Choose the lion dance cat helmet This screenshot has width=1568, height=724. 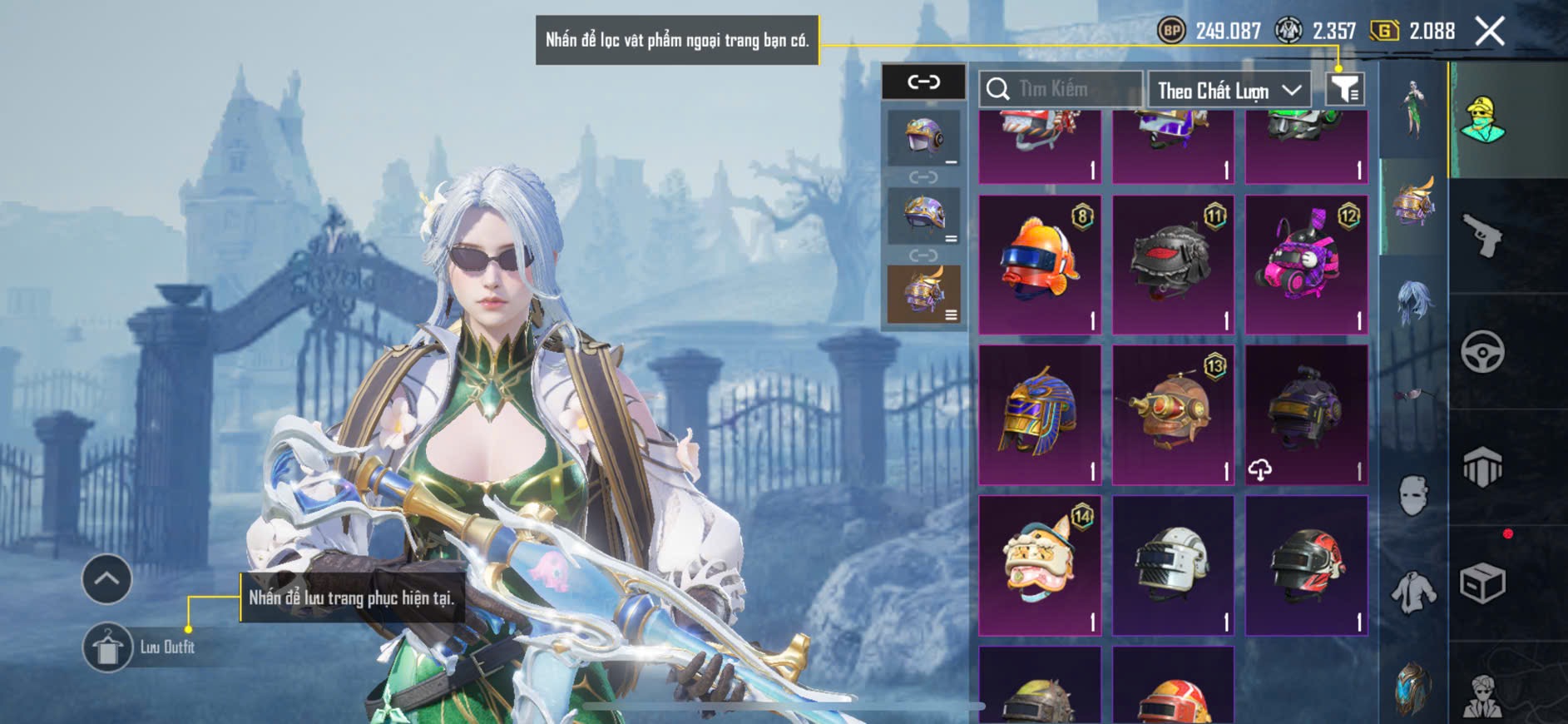pos(1040,565)
